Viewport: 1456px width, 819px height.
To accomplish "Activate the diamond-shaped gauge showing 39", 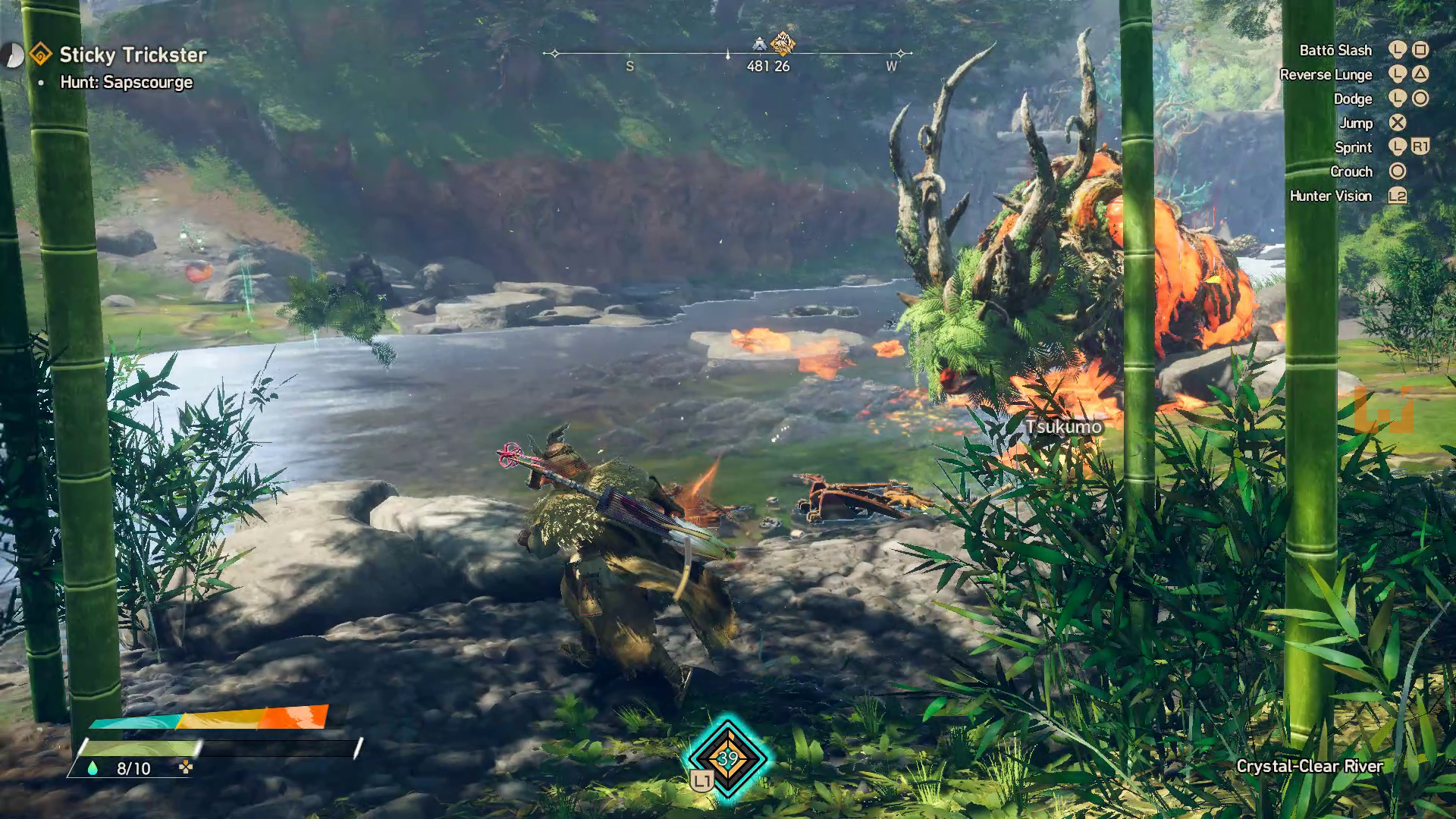I will [x=727, y=758].
